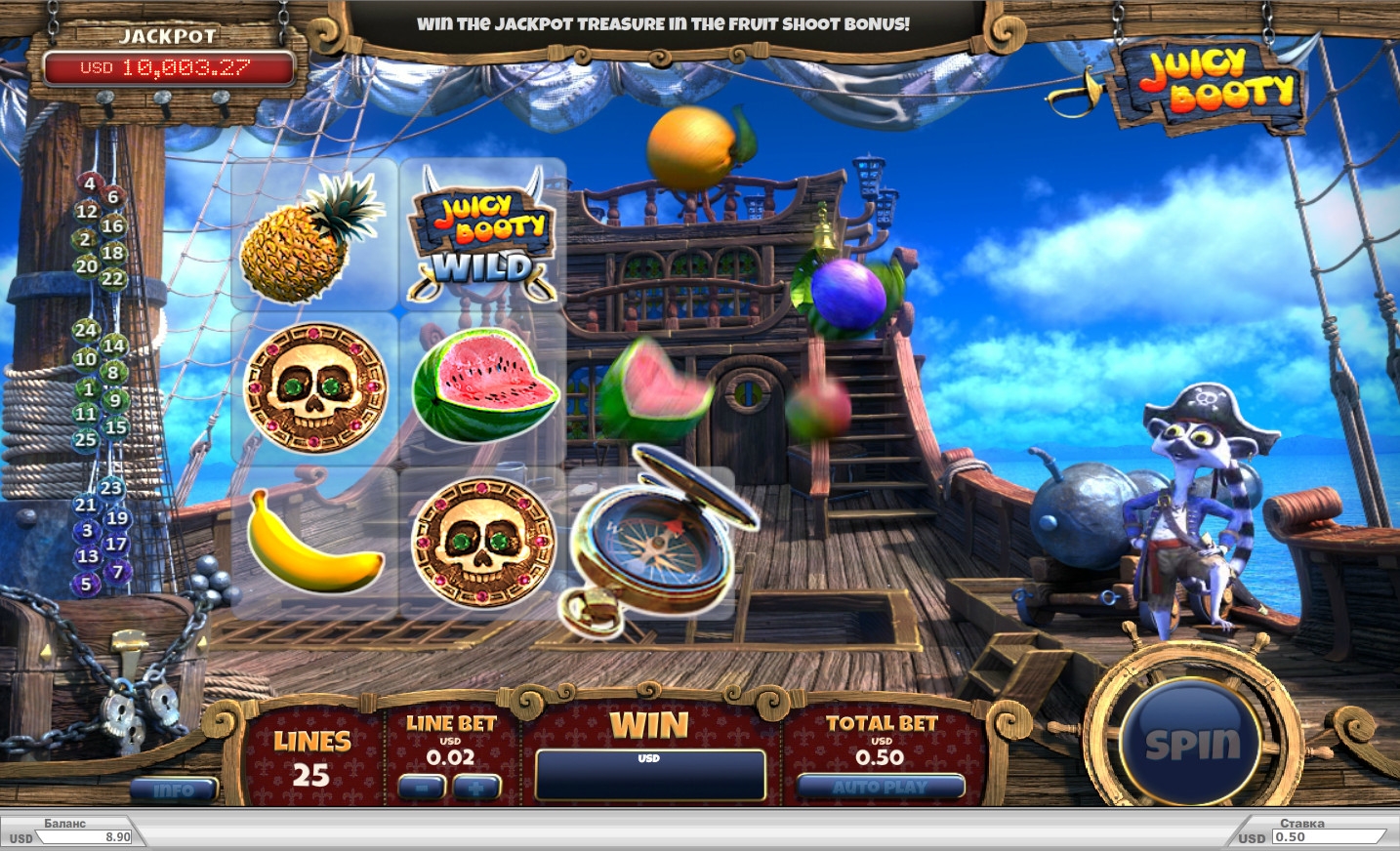Pick payline number 5 marker
The image size is (1400, 851).
tap(86, 584)
